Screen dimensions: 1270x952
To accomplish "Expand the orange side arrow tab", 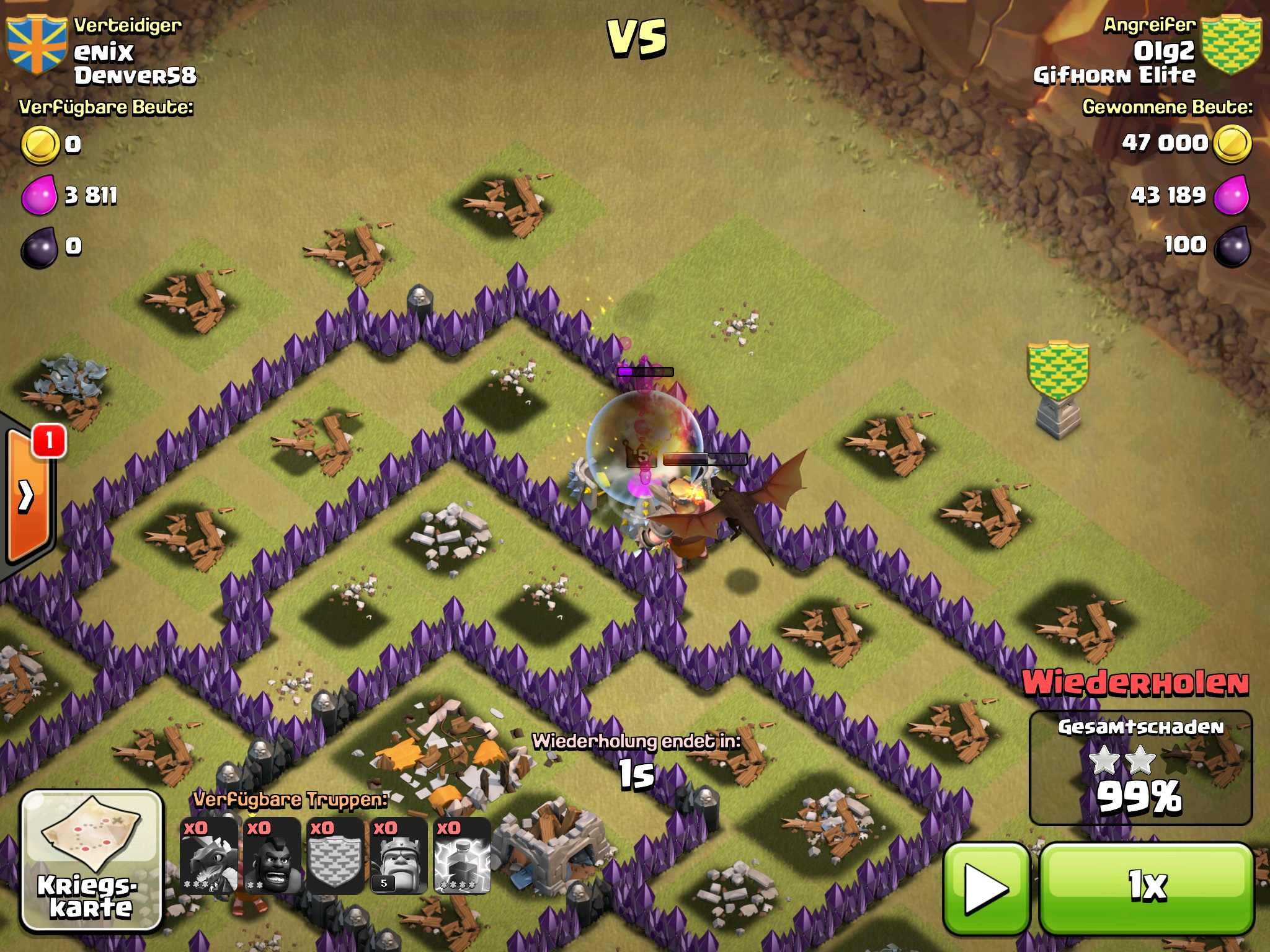I will 28,496.
